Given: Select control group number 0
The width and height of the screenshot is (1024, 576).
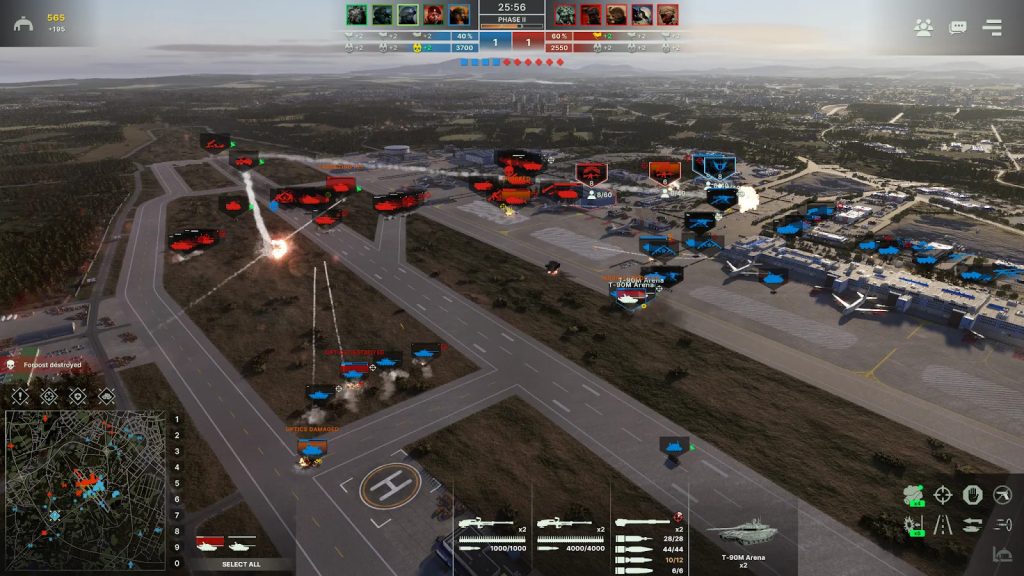Looking at the screenshot, I should [x=177, y=564].
